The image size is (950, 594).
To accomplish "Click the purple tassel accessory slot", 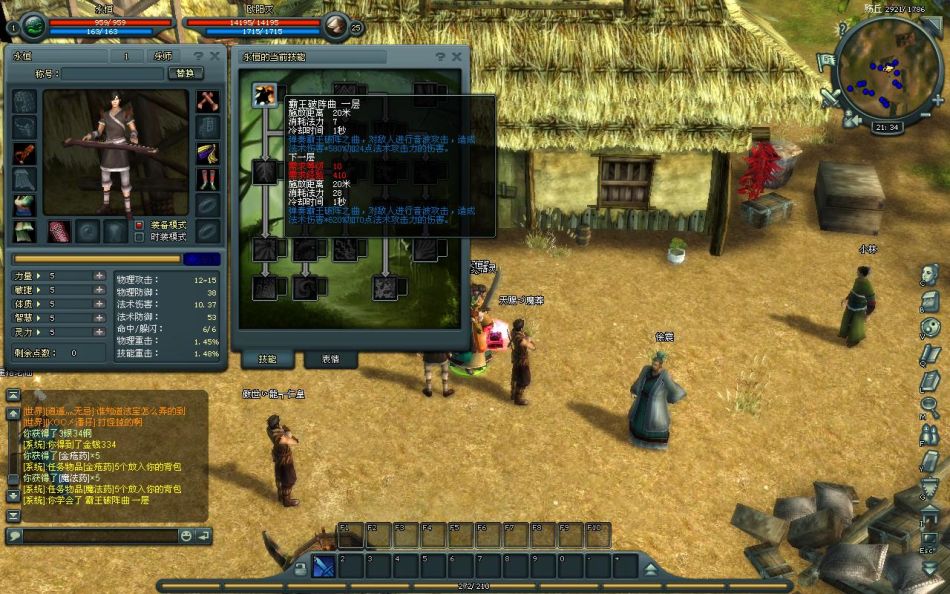I will [x=207, y=153].
